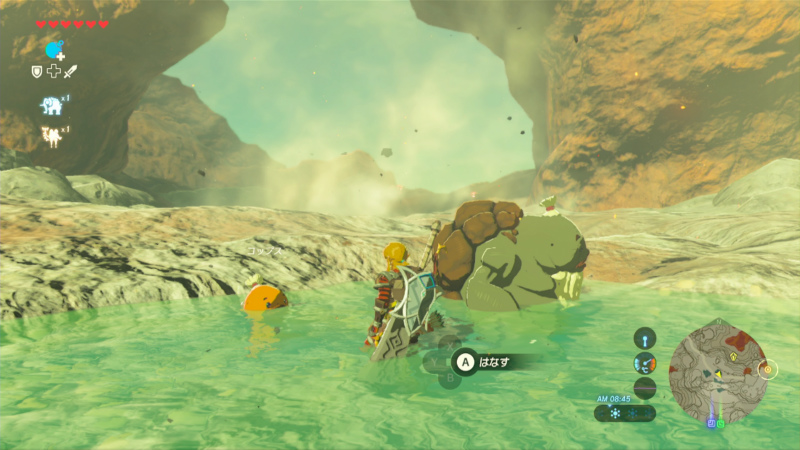This screenshot has height=450, width=800.
Task: Click the sword weapon icon
Action: coord(71,72)
